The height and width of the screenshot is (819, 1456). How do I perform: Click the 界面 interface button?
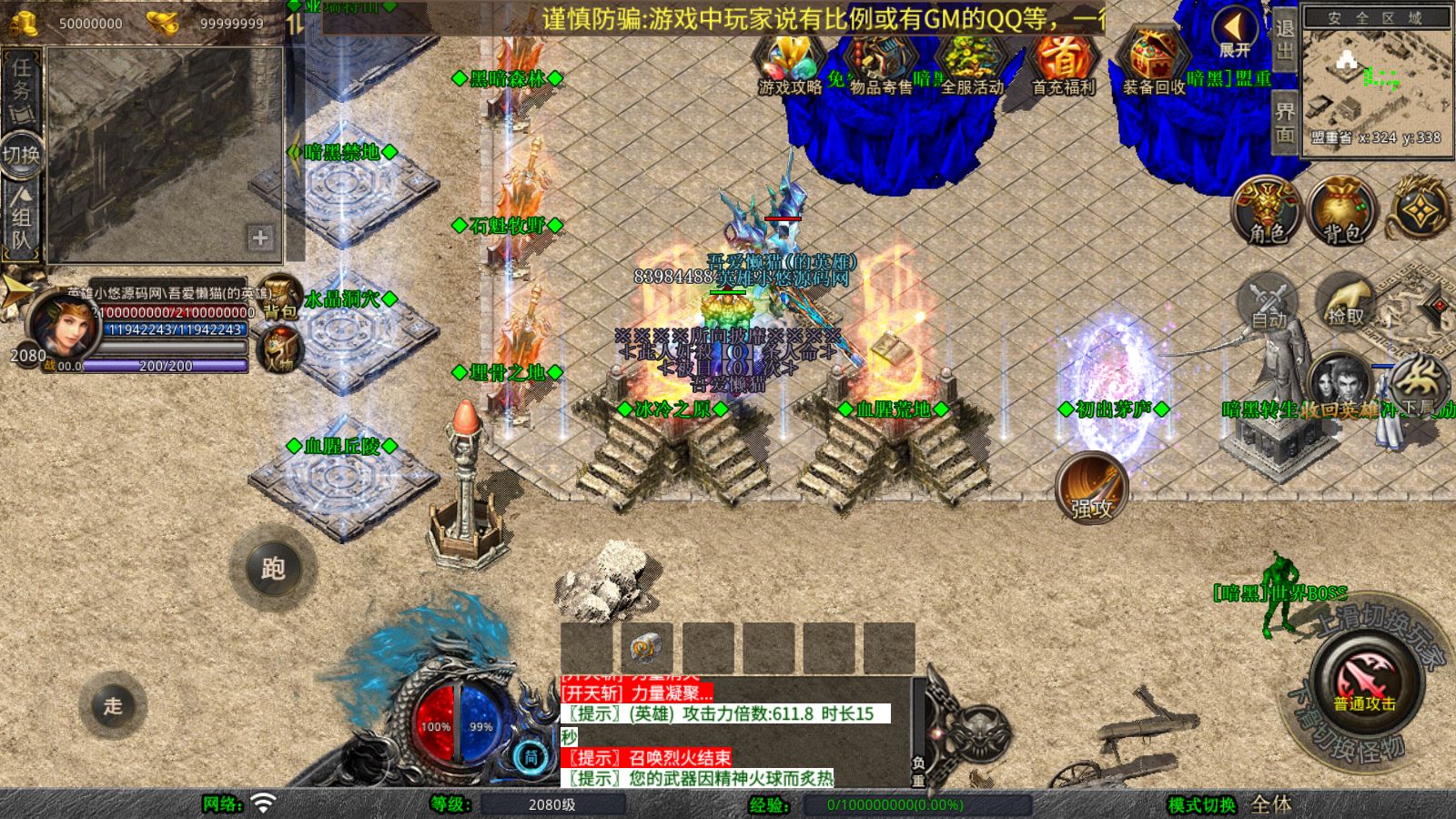[x=1285, y=123]
